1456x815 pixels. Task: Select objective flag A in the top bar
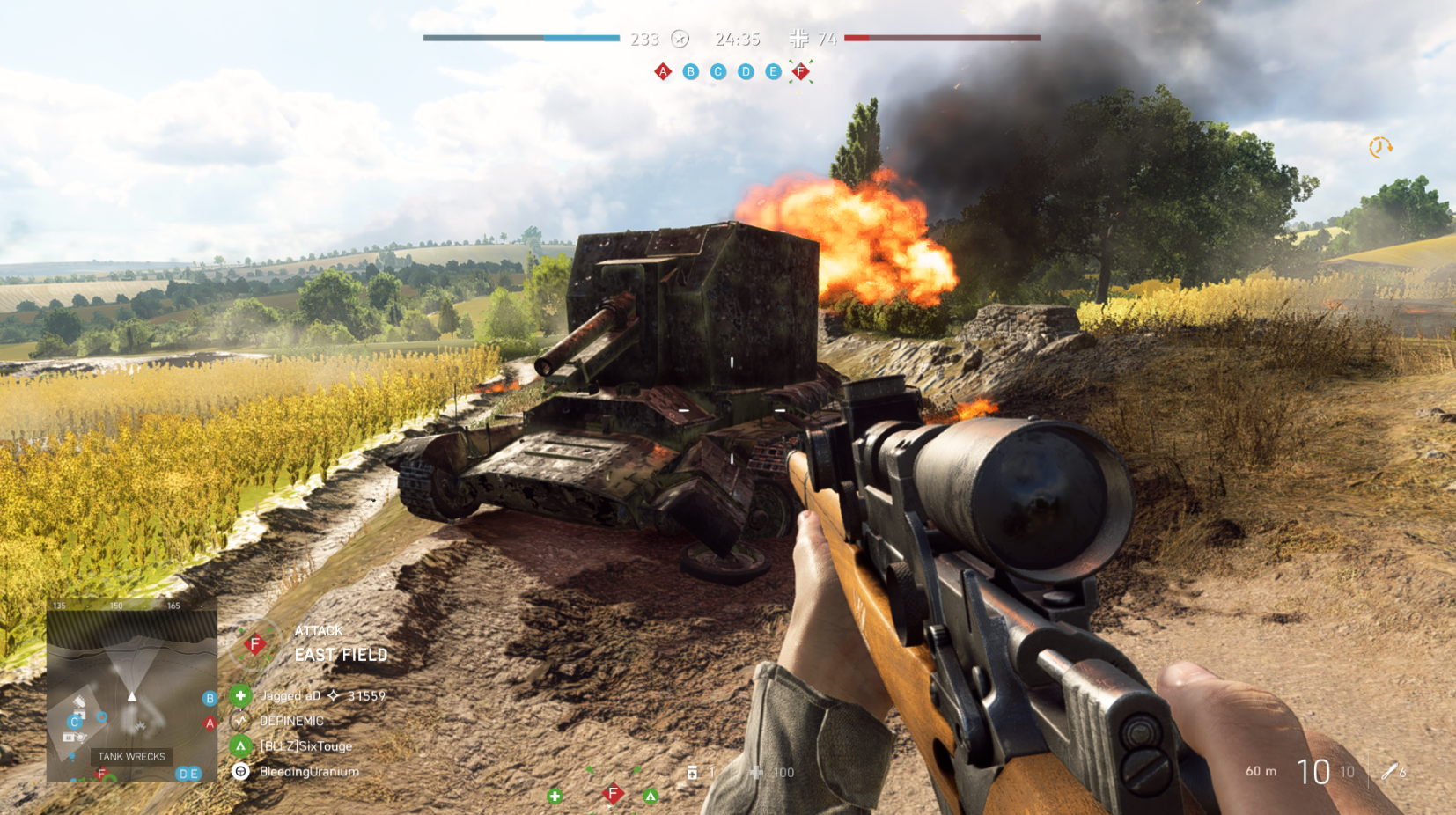(663, 71)
